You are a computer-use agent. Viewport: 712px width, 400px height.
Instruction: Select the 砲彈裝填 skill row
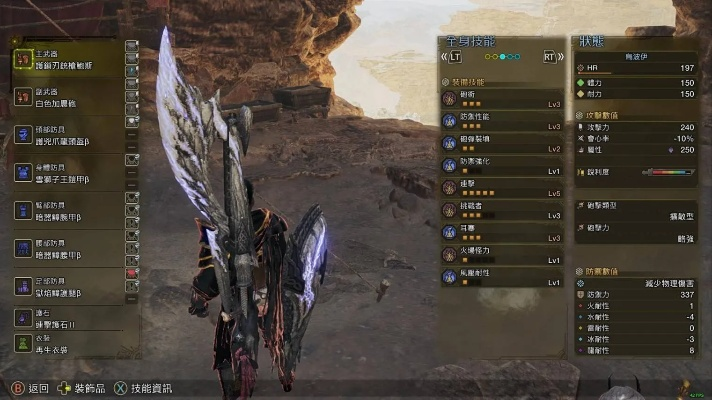click(500, 142)
